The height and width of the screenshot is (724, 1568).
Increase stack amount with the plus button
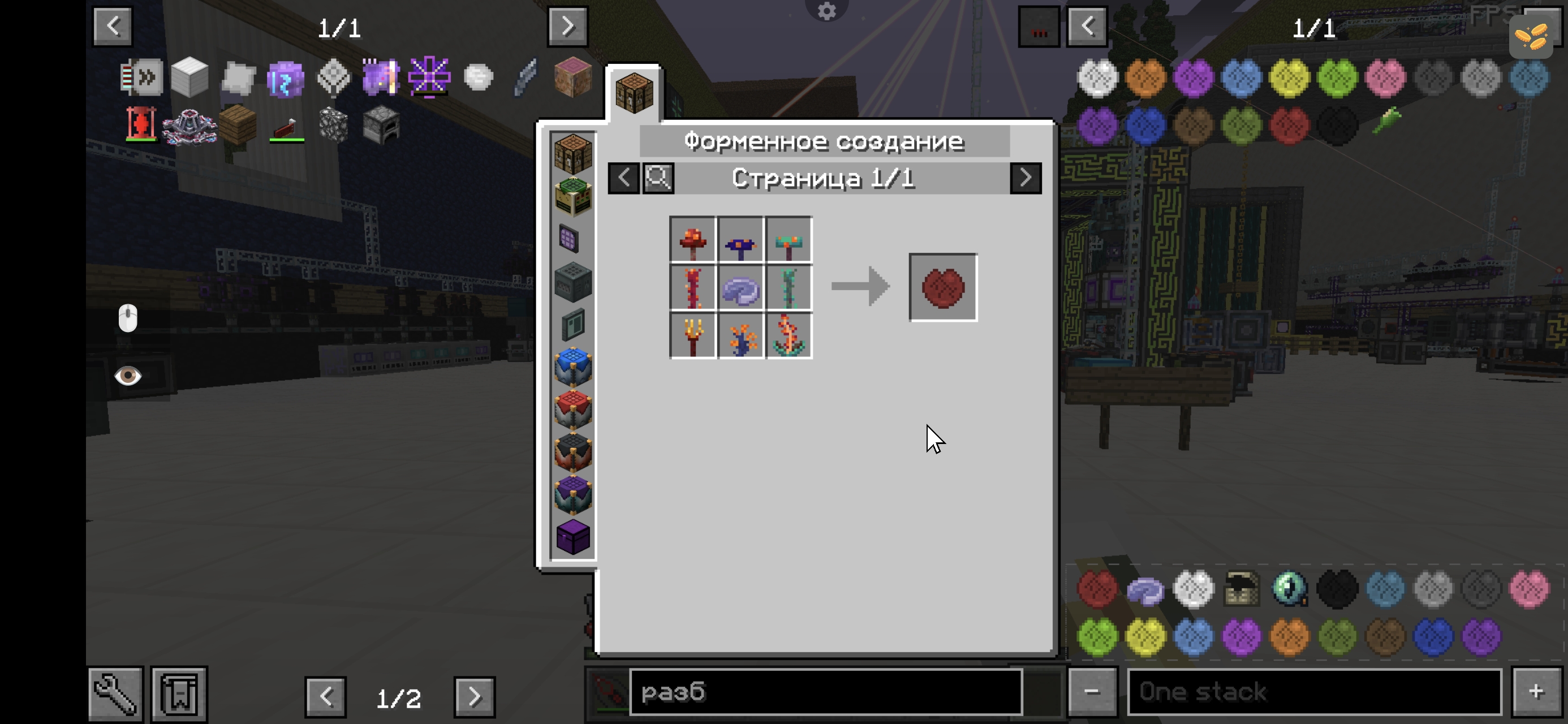point(1536,692)
